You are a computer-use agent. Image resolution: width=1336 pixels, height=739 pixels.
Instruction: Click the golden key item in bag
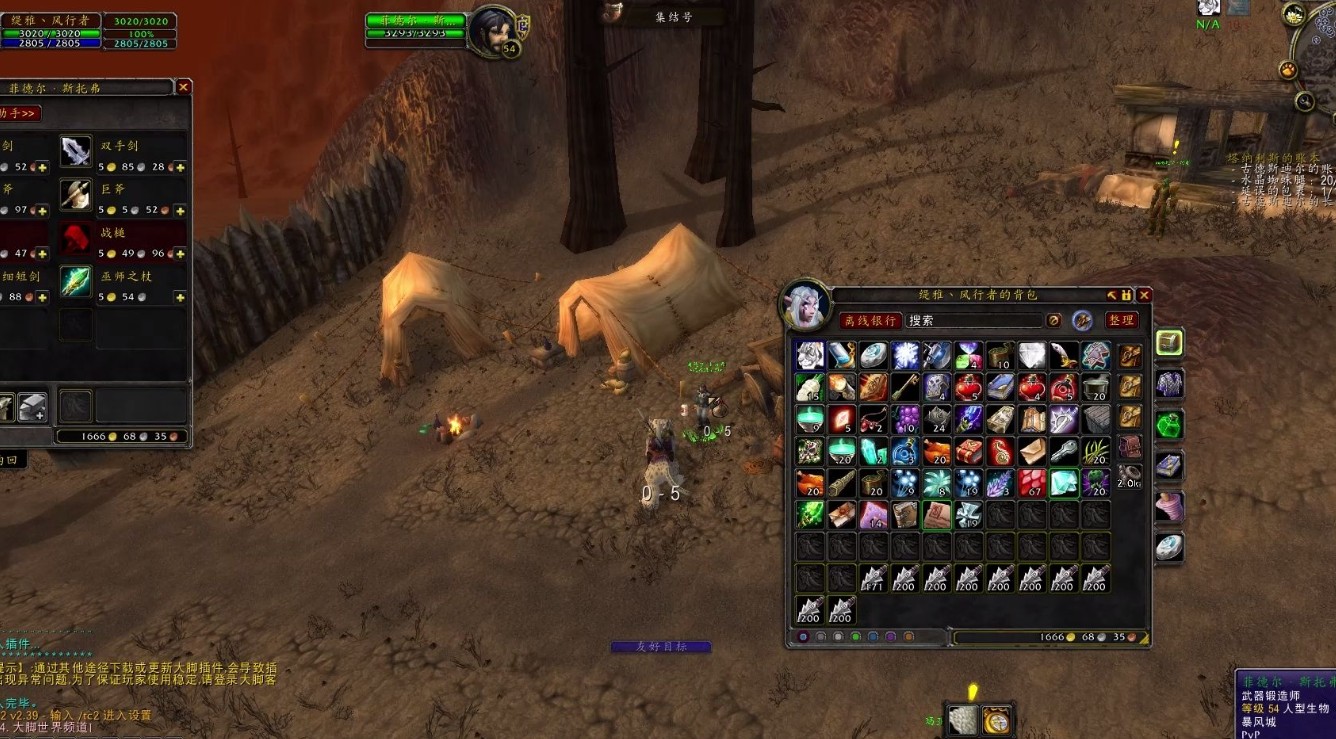click(906, 387)
